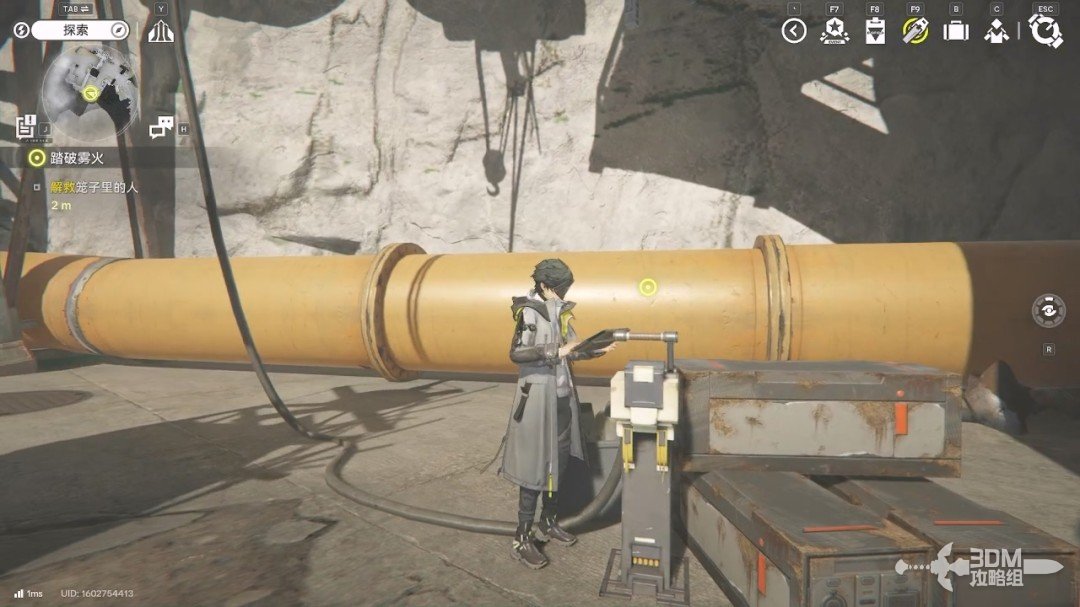Open the mission log document icon

[x=27, y=127]
